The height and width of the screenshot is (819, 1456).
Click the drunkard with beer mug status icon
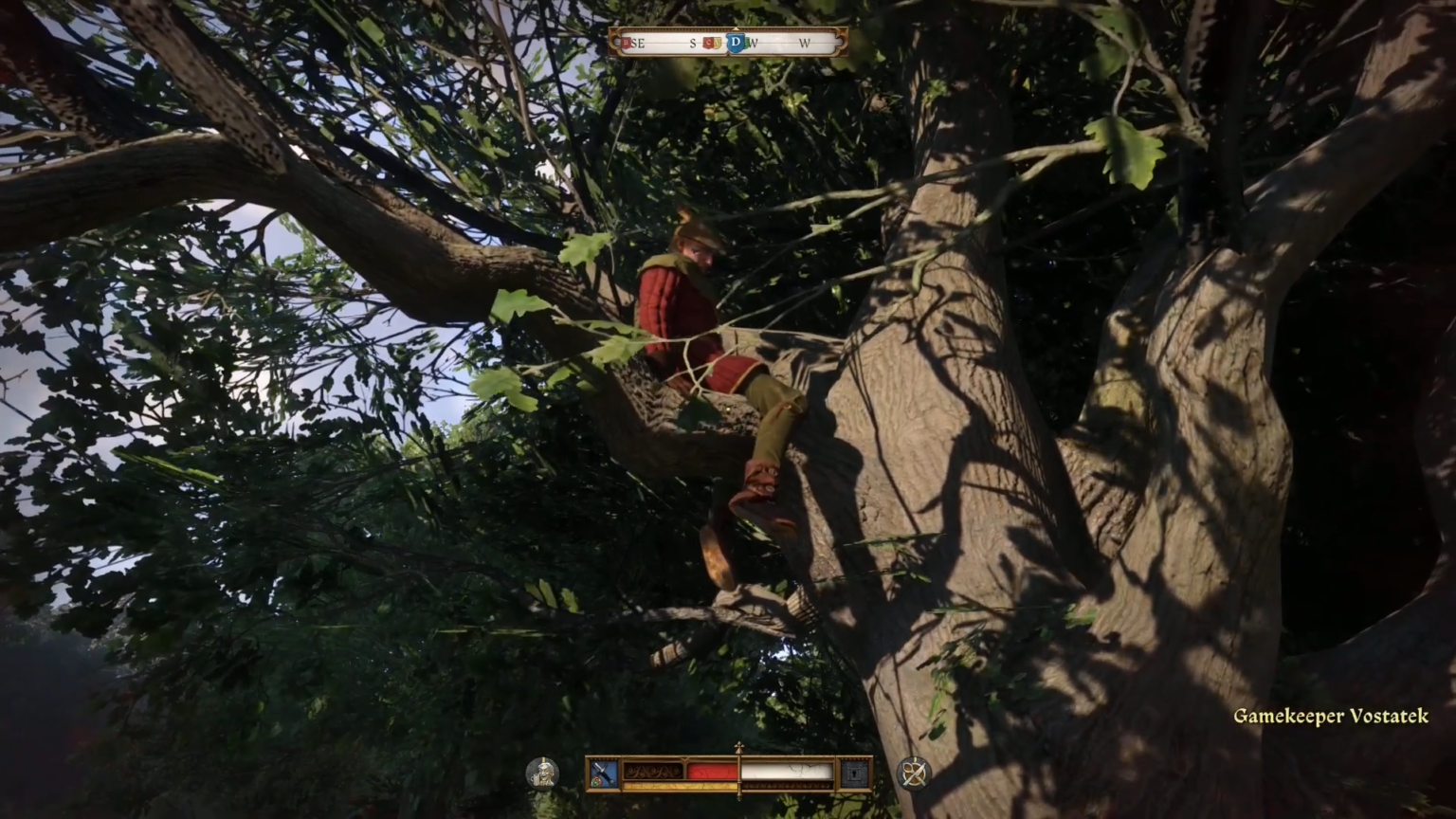click(542, 773)
